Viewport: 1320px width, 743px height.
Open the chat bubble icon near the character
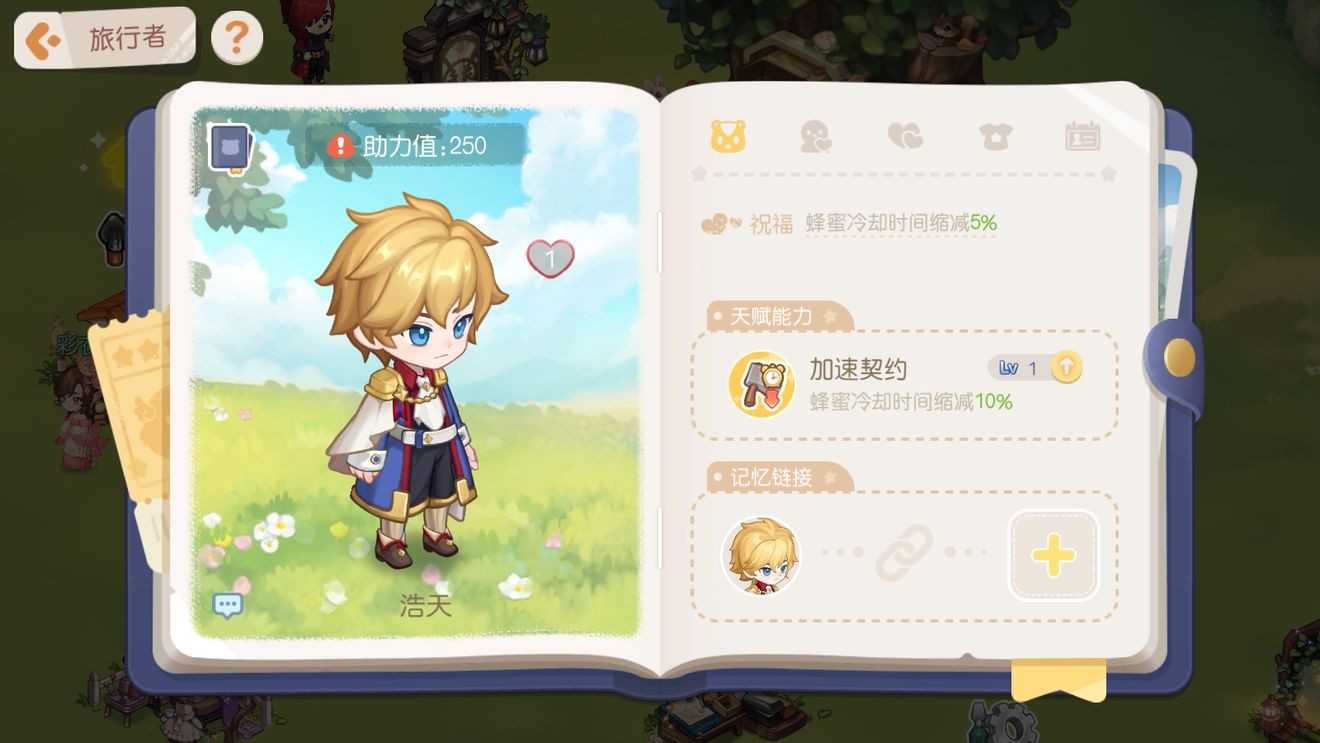[x=227, y=604]
